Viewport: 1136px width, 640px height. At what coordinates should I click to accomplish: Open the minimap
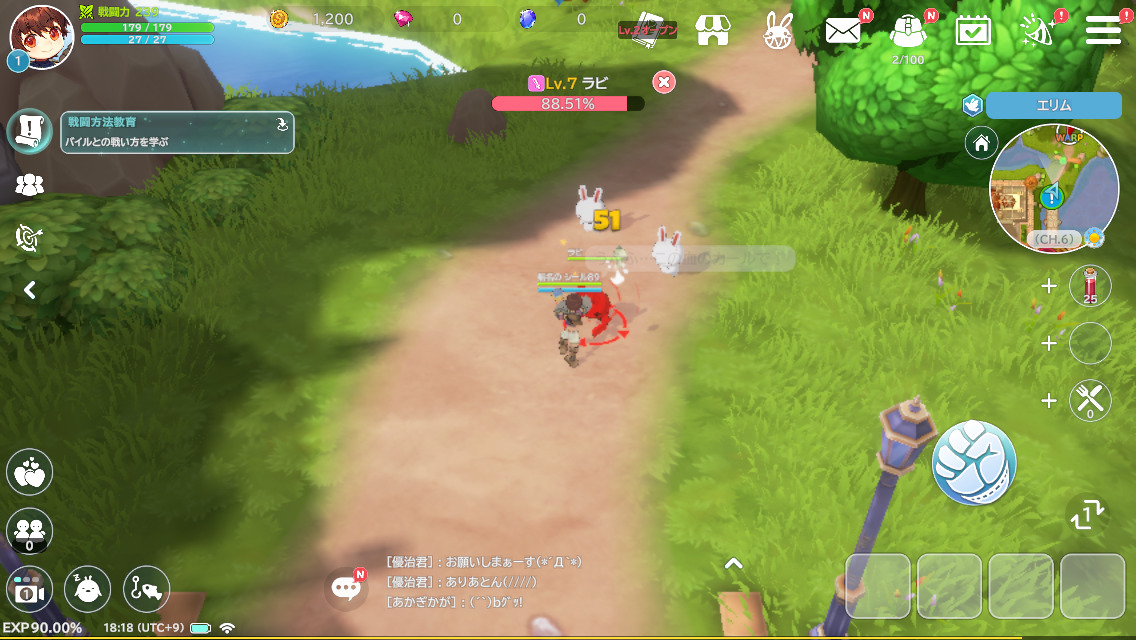[1053, 189]
